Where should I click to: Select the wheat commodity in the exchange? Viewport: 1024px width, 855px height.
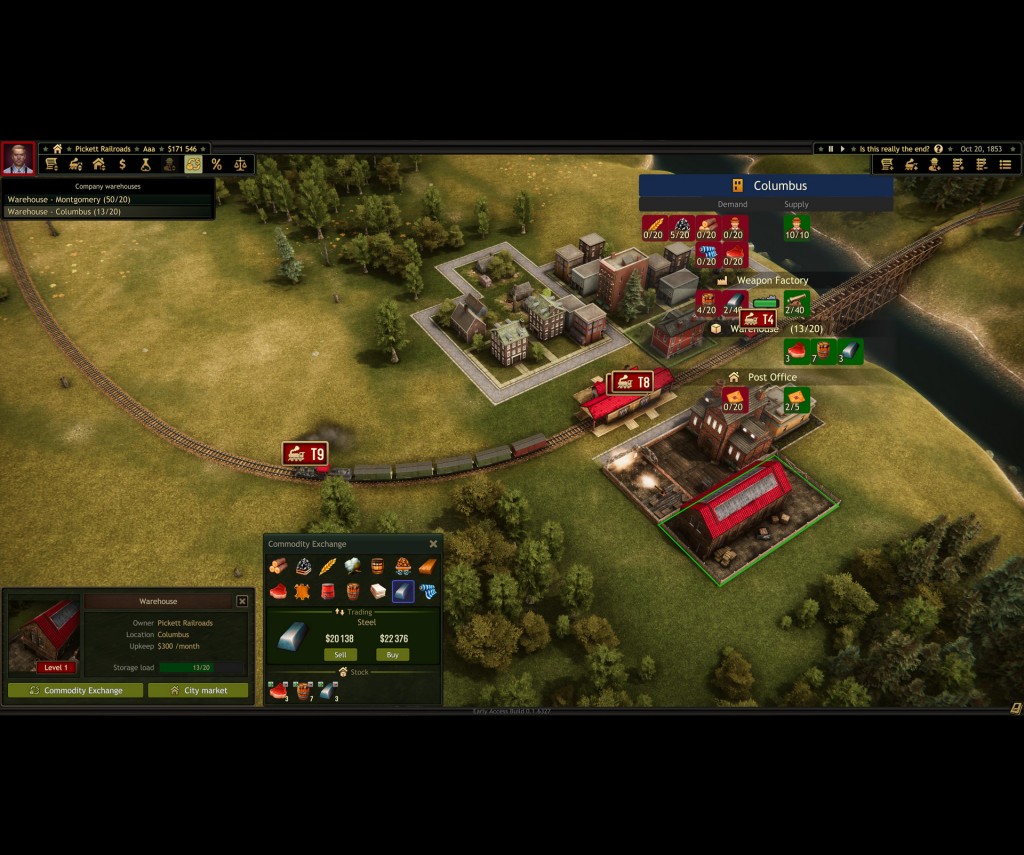pos(327,567)
